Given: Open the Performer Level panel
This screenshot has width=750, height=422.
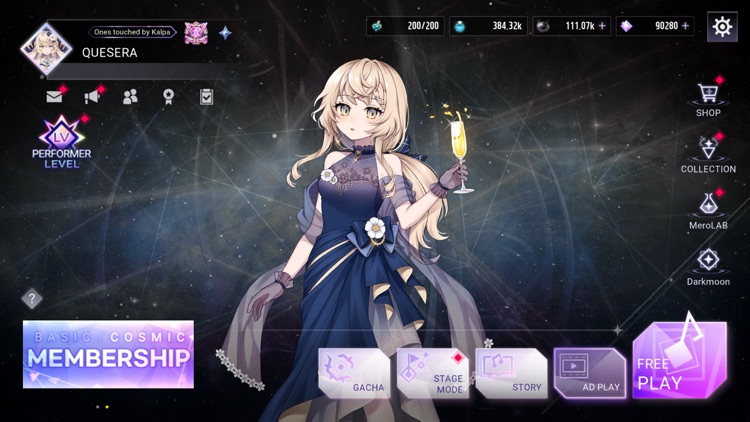Looking at the screenshot, I should (61, 142).
